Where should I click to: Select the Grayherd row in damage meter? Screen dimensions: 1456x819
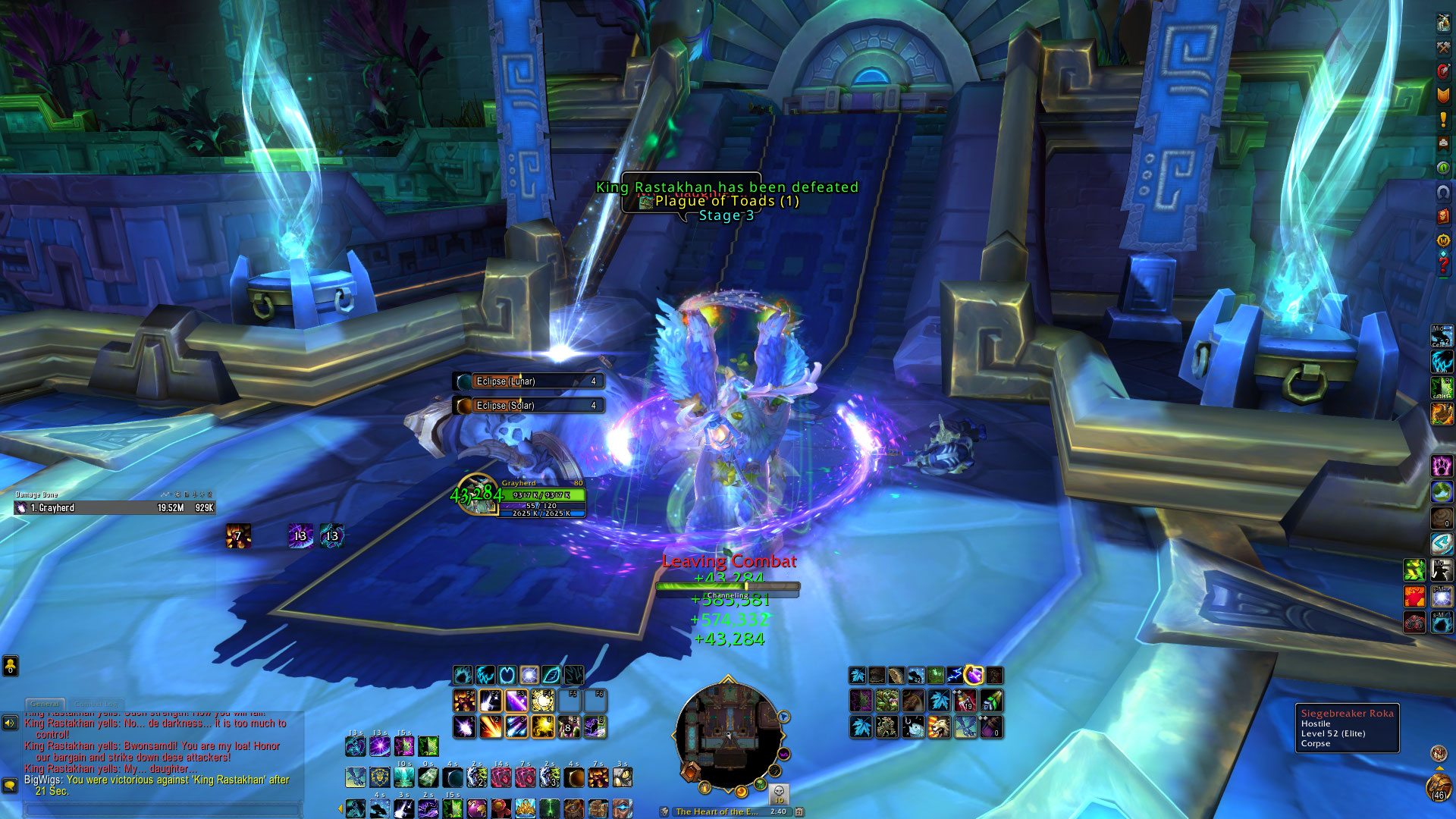pos(114,508)
